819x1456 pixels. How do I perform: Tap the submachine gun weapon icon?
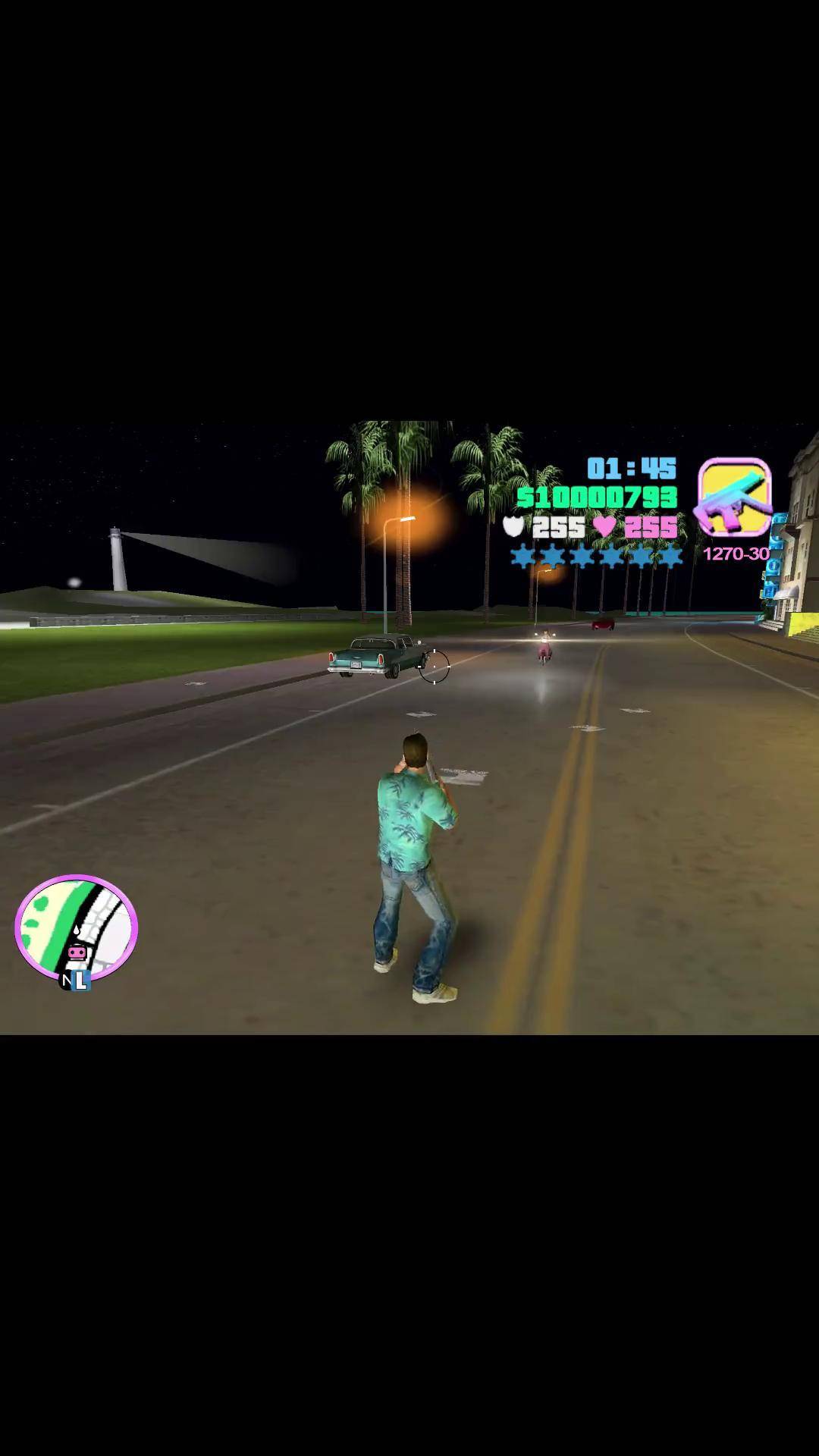pyautogui.click(x=734, y=497)
